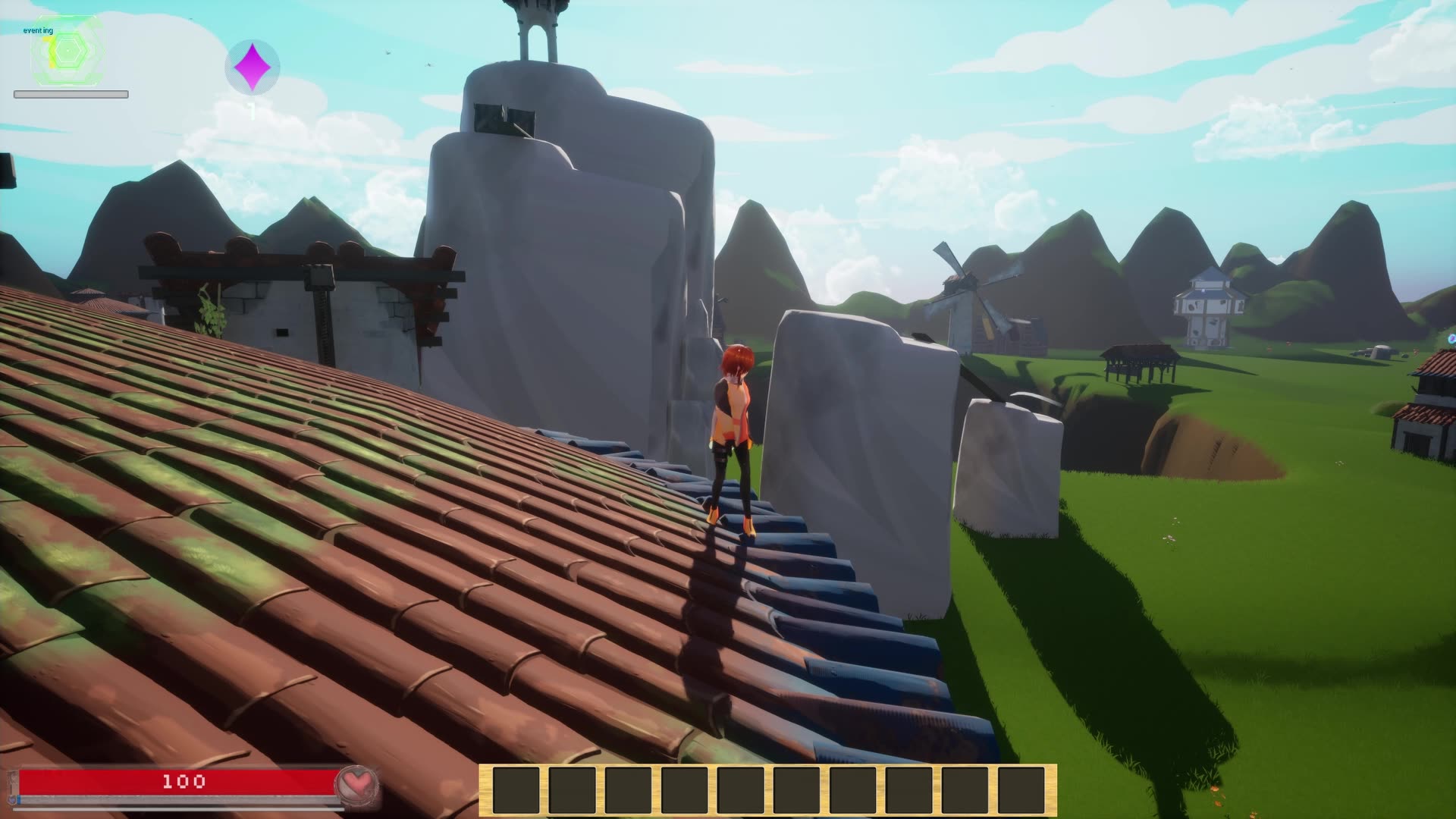Click the heart icon beside the health bar
Image resolution: width=1456 pixels, height=819 pixels.
pyautogui.click(x=356, y=783)
